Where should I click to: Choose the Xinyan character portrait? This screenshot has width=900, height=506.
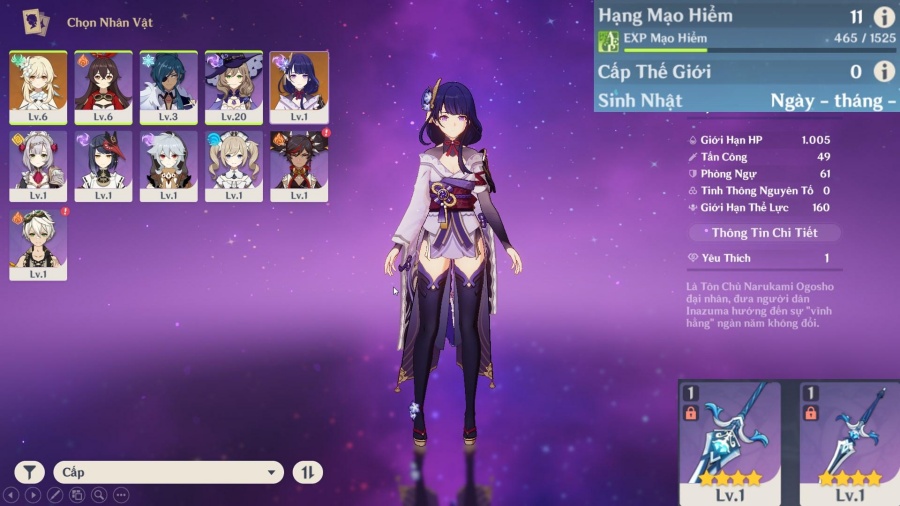tap(299, 165)
